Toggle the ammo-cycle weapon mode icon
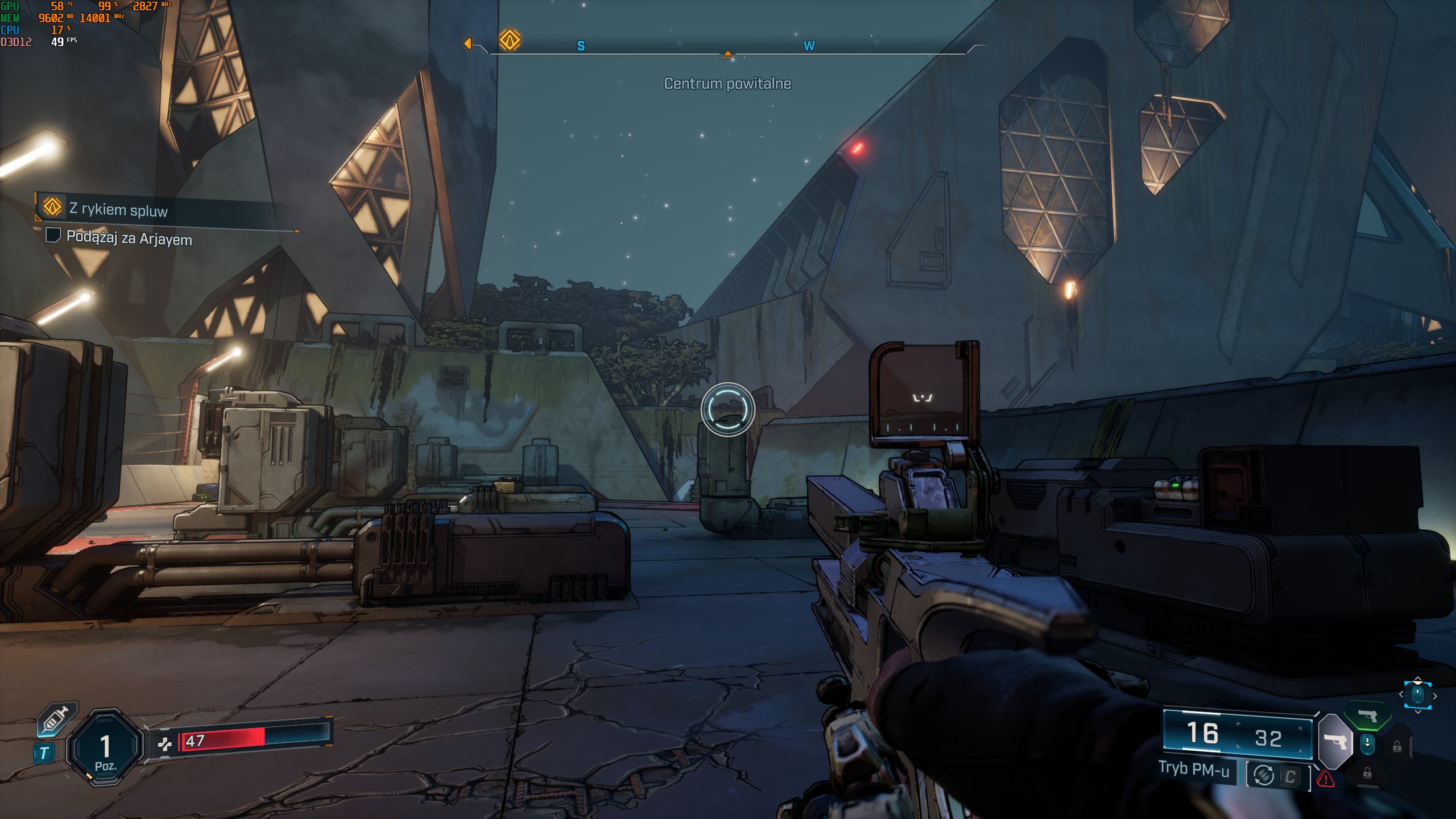 [x=1263, y=775]
